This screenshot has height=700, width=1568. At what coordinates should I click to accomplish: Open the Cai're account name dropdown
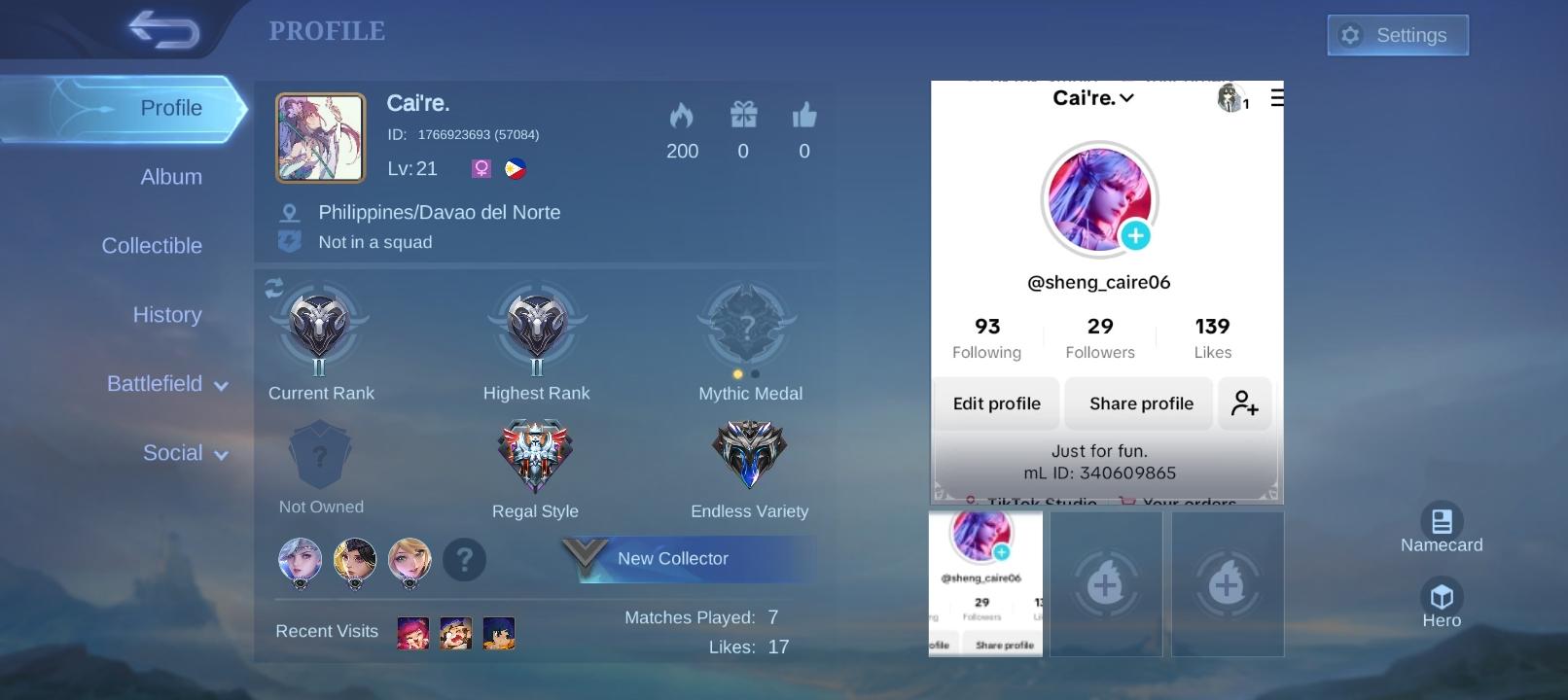(1093, 97)
